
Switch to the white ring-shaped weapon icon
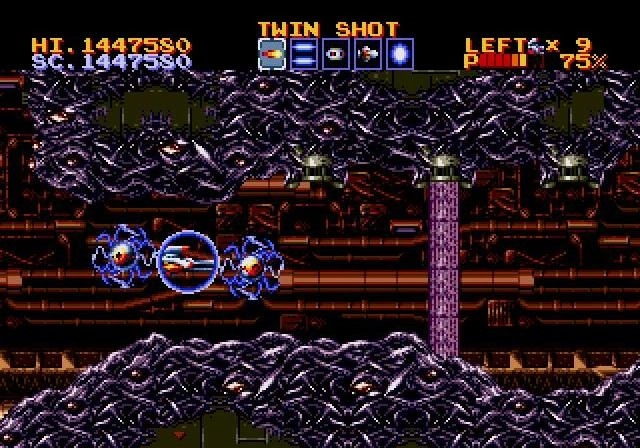(x=336, y=54)
